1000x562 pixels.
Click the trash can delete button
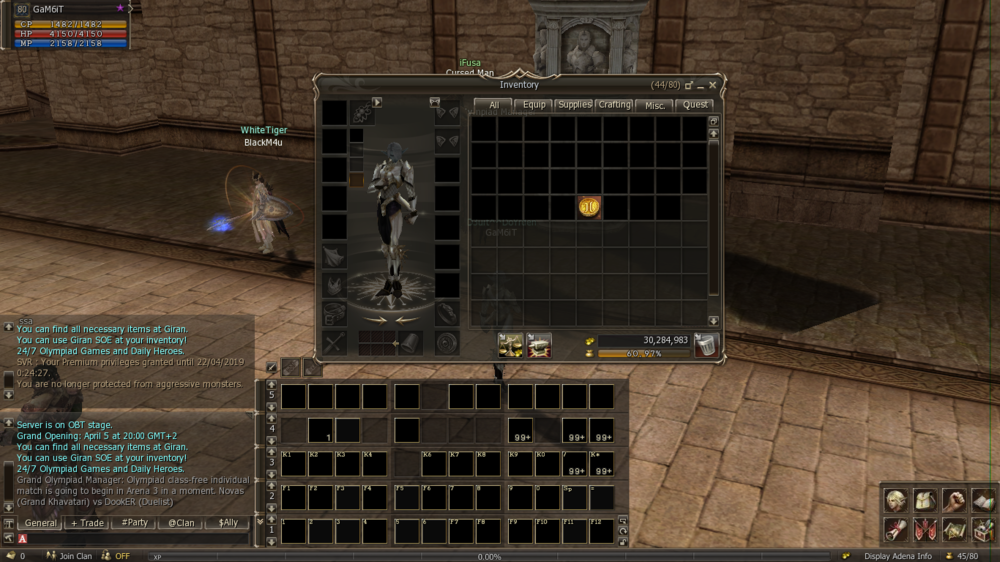[706, 346]
